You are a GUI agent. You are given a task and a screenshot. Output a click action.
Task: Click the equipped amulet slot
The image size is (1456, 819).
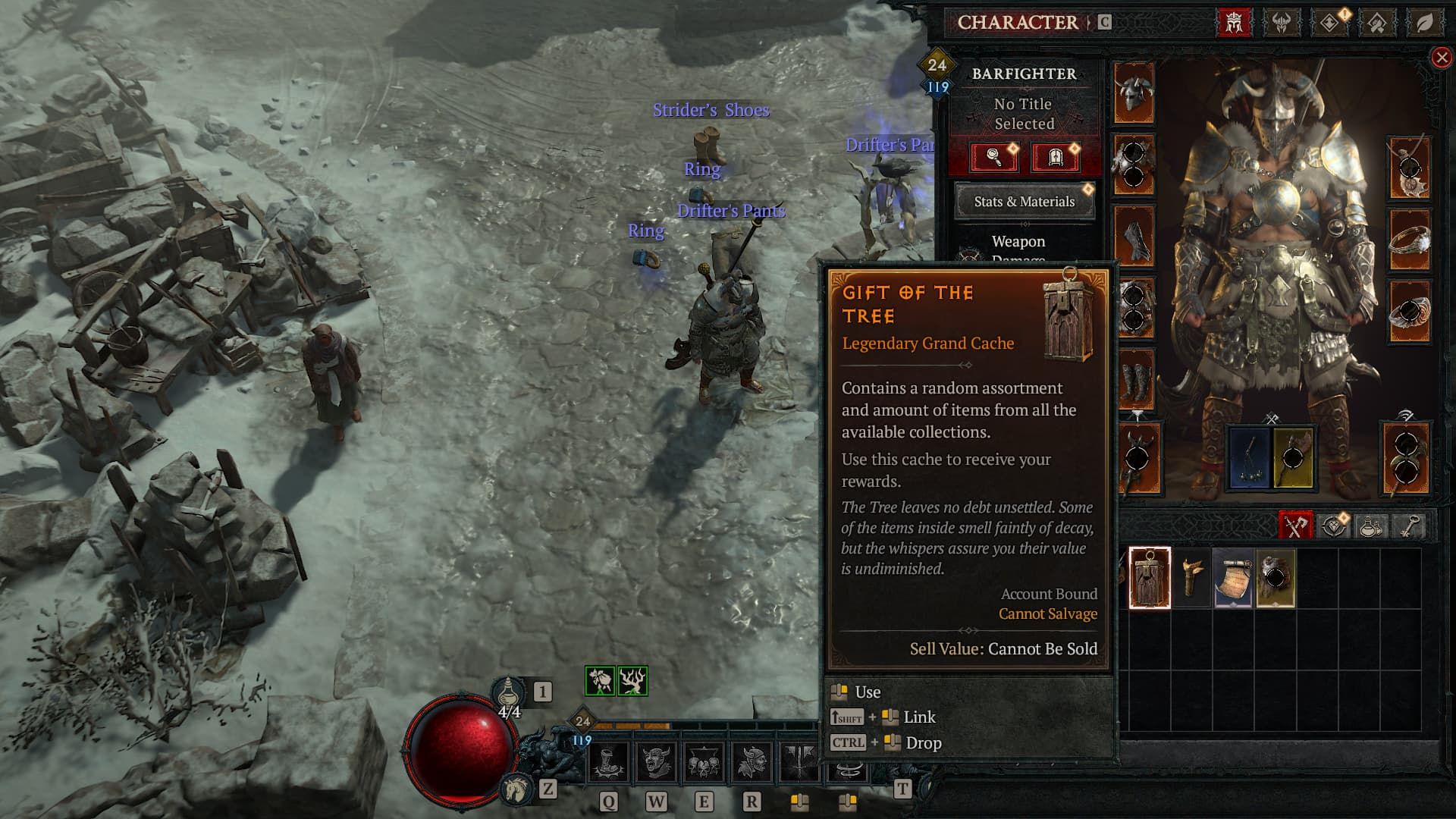point(1410,168)
